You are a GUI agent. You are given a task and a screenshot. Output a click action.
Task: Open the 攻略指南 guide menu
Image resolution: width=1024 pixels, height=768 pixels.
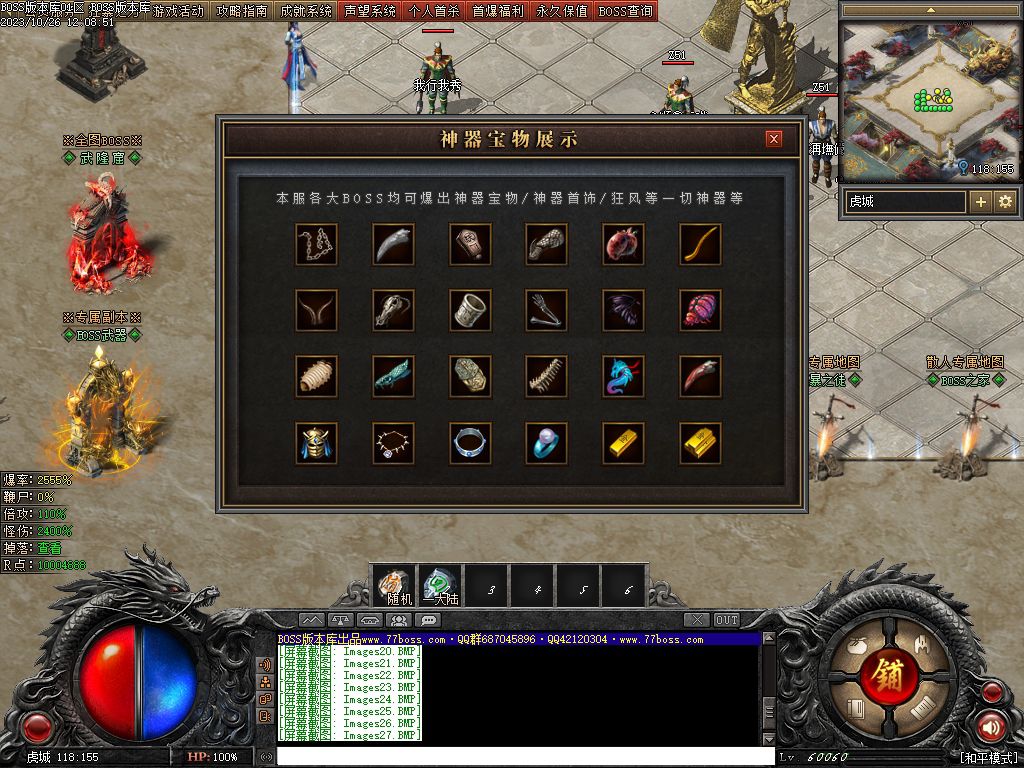(242, 12)
